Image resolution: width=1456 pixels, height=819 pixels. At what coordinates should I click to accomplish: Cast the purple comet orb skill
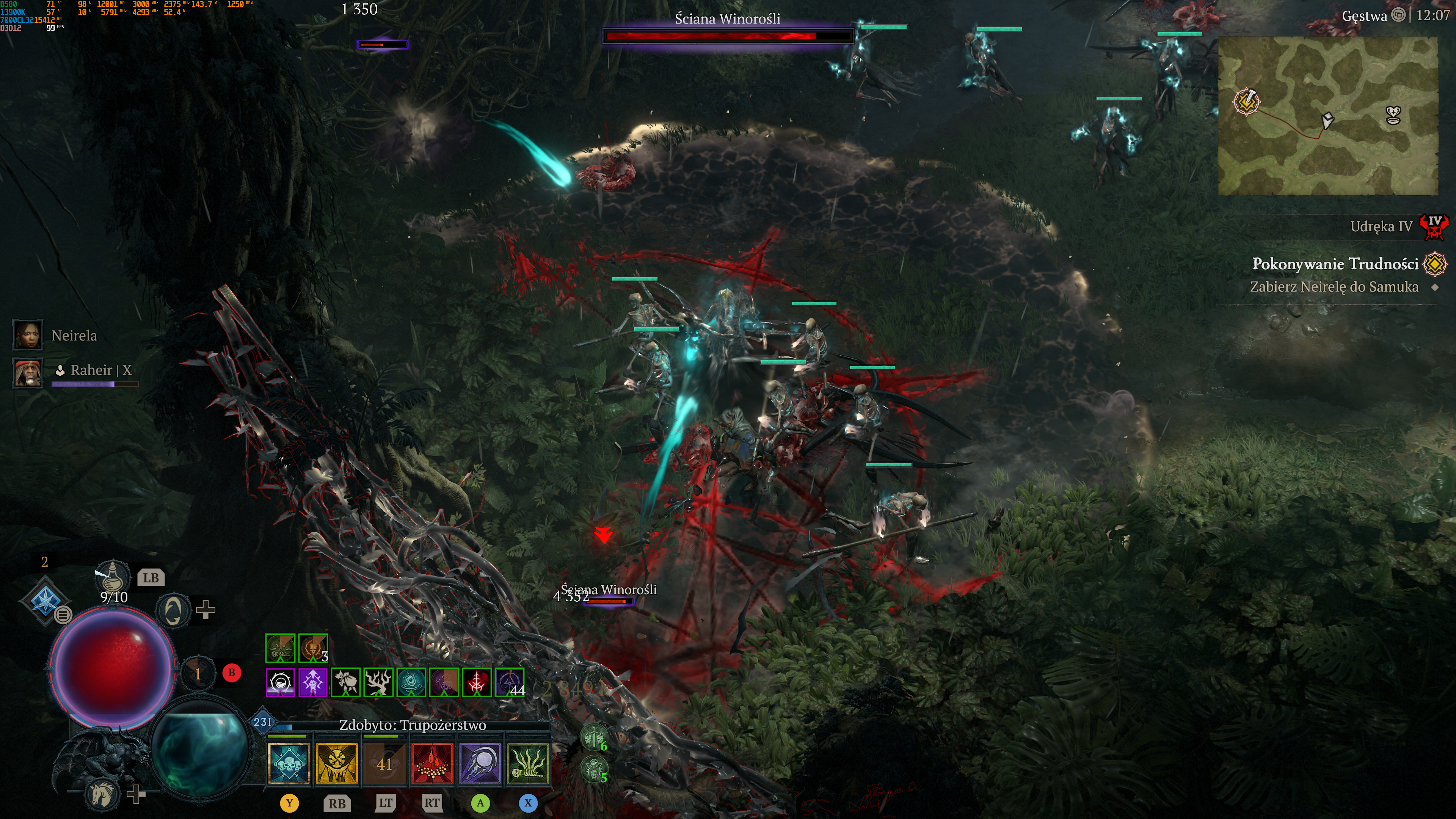[x=480, y=764]
